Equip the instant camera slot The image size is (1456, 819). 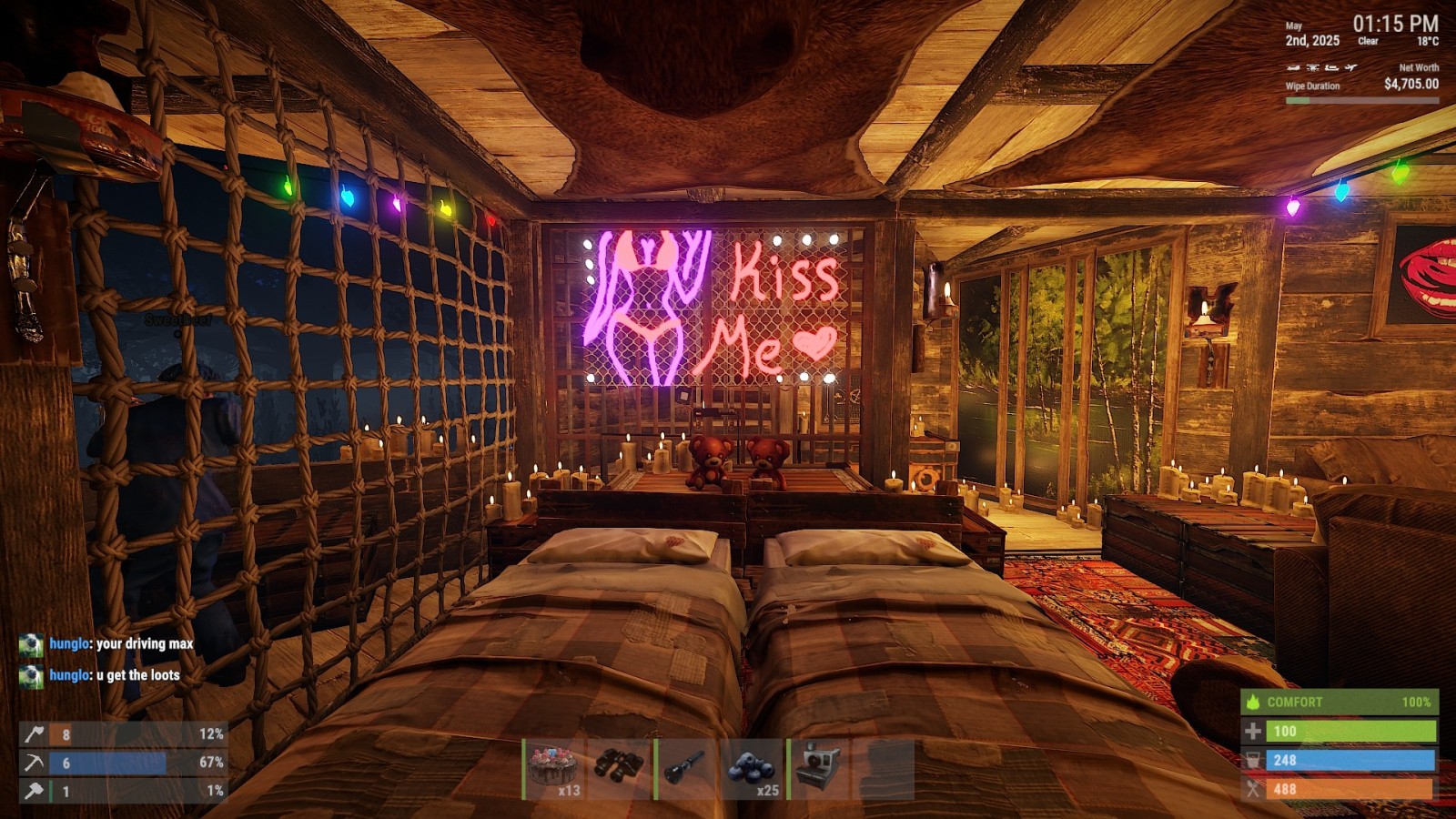pos(819,768)
